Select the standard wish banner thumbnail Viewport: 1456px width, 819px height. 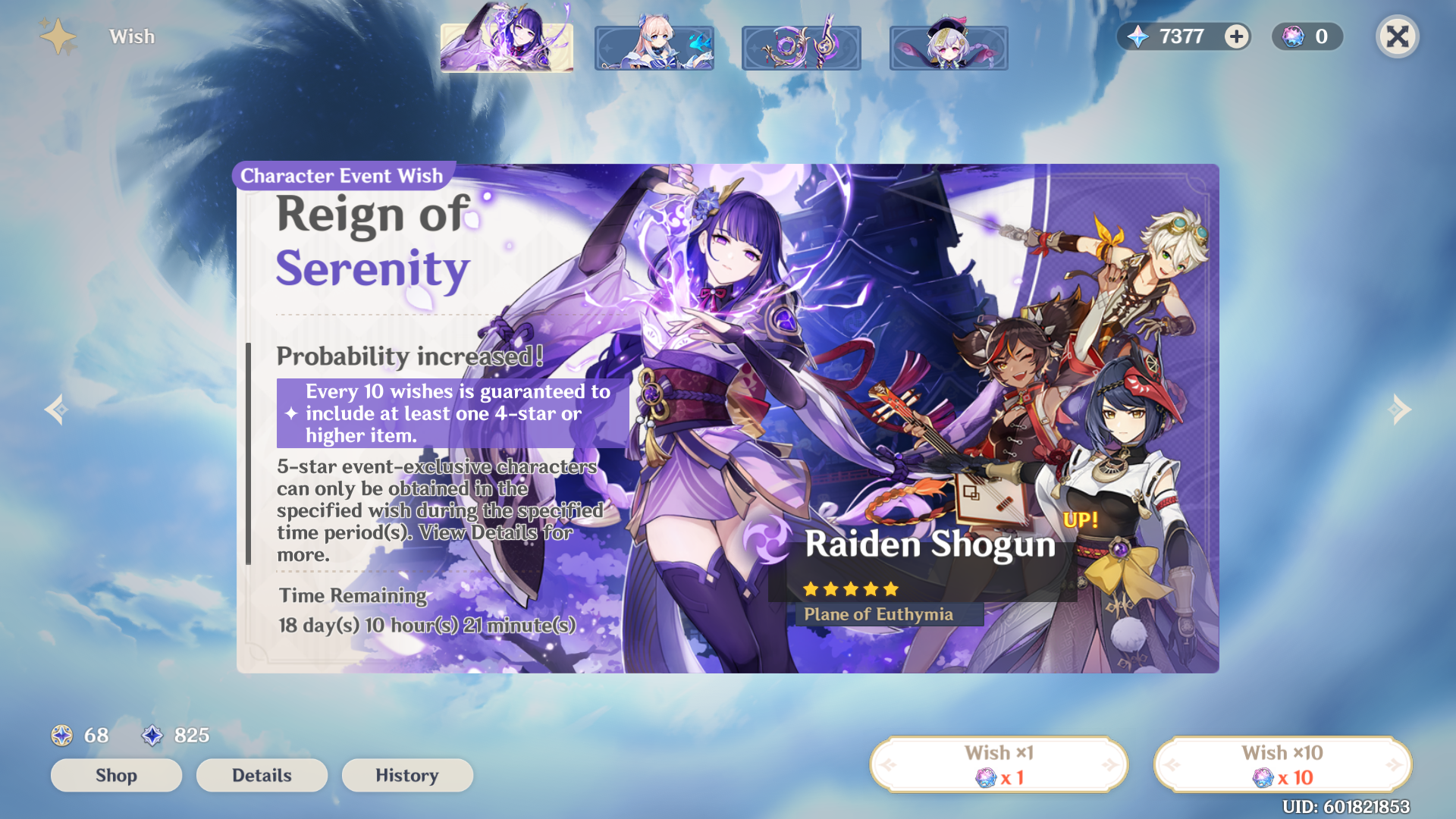(949, 46)
